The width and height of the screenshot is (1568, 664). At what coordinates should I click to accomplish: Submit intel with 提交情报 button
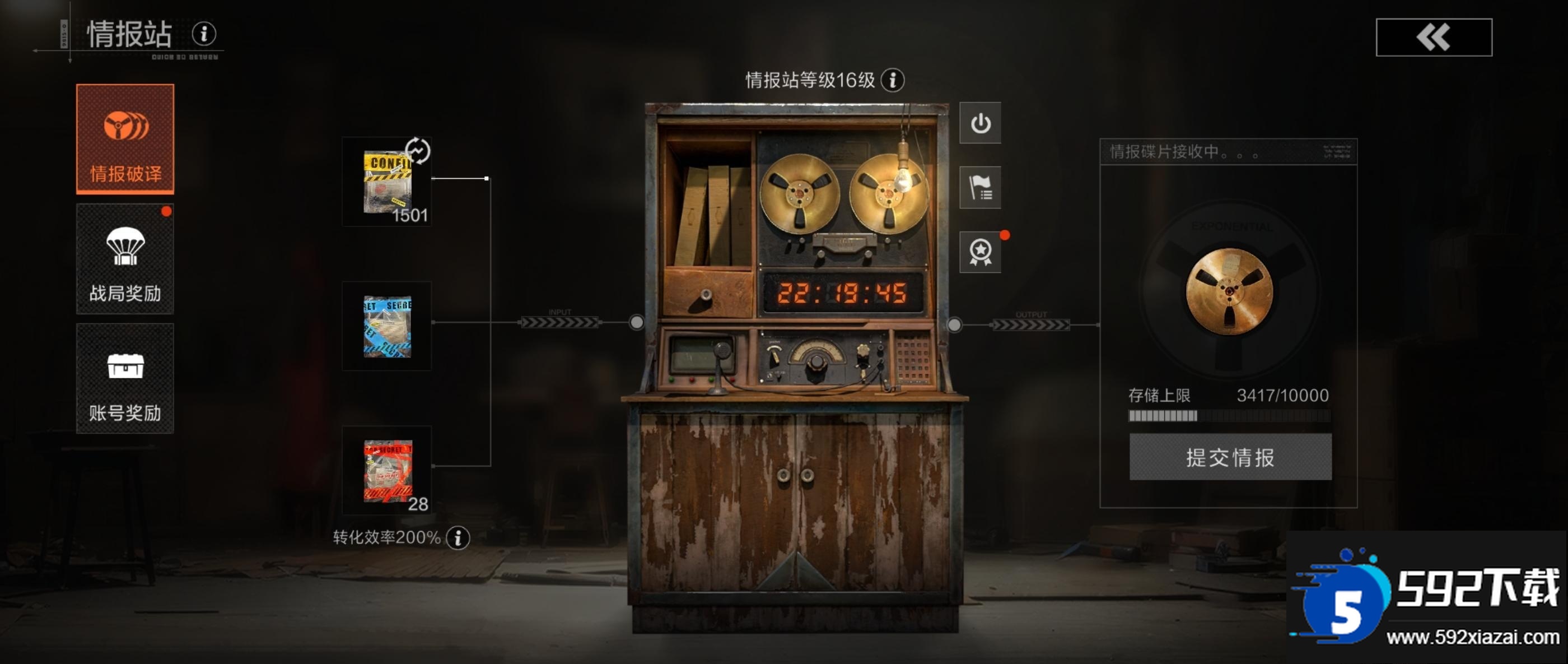pyautogui.click(x=1230, y=457)
